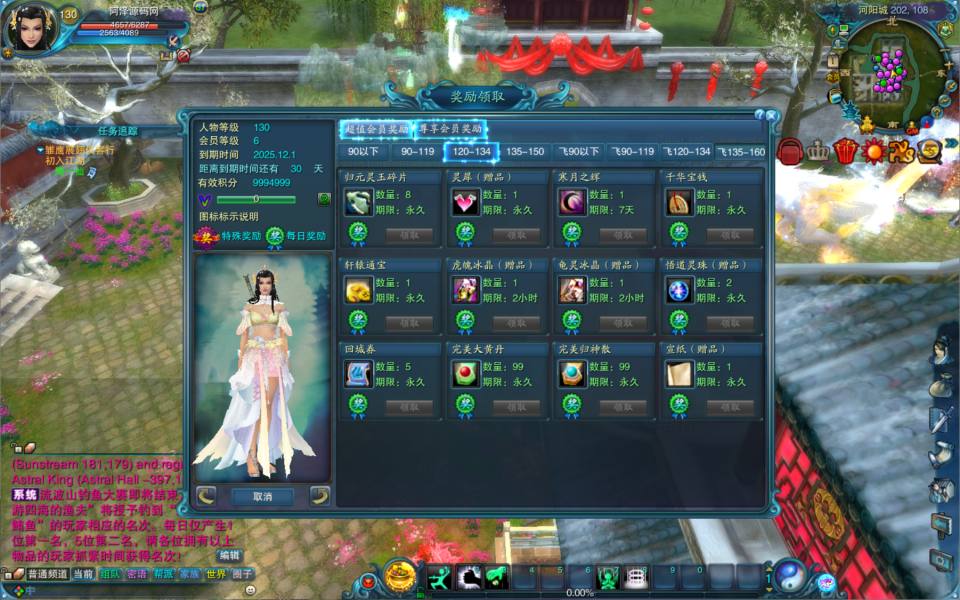Screen dimensions: 960x600
Task: Switch to the 尊享会员奖励 tab
Action: point(450,129)
